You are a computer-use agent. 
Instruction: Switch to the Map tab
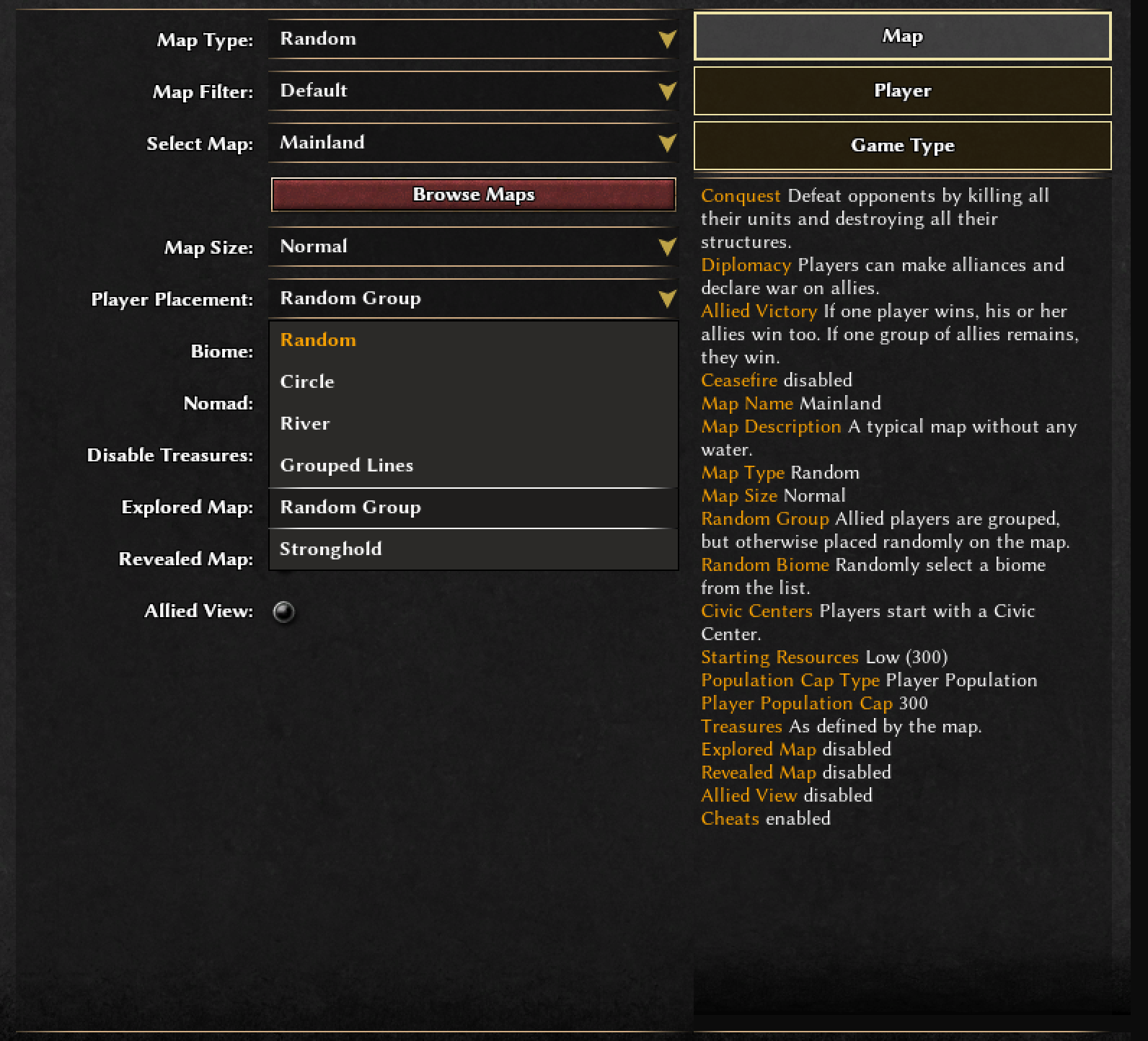(902, 36)
